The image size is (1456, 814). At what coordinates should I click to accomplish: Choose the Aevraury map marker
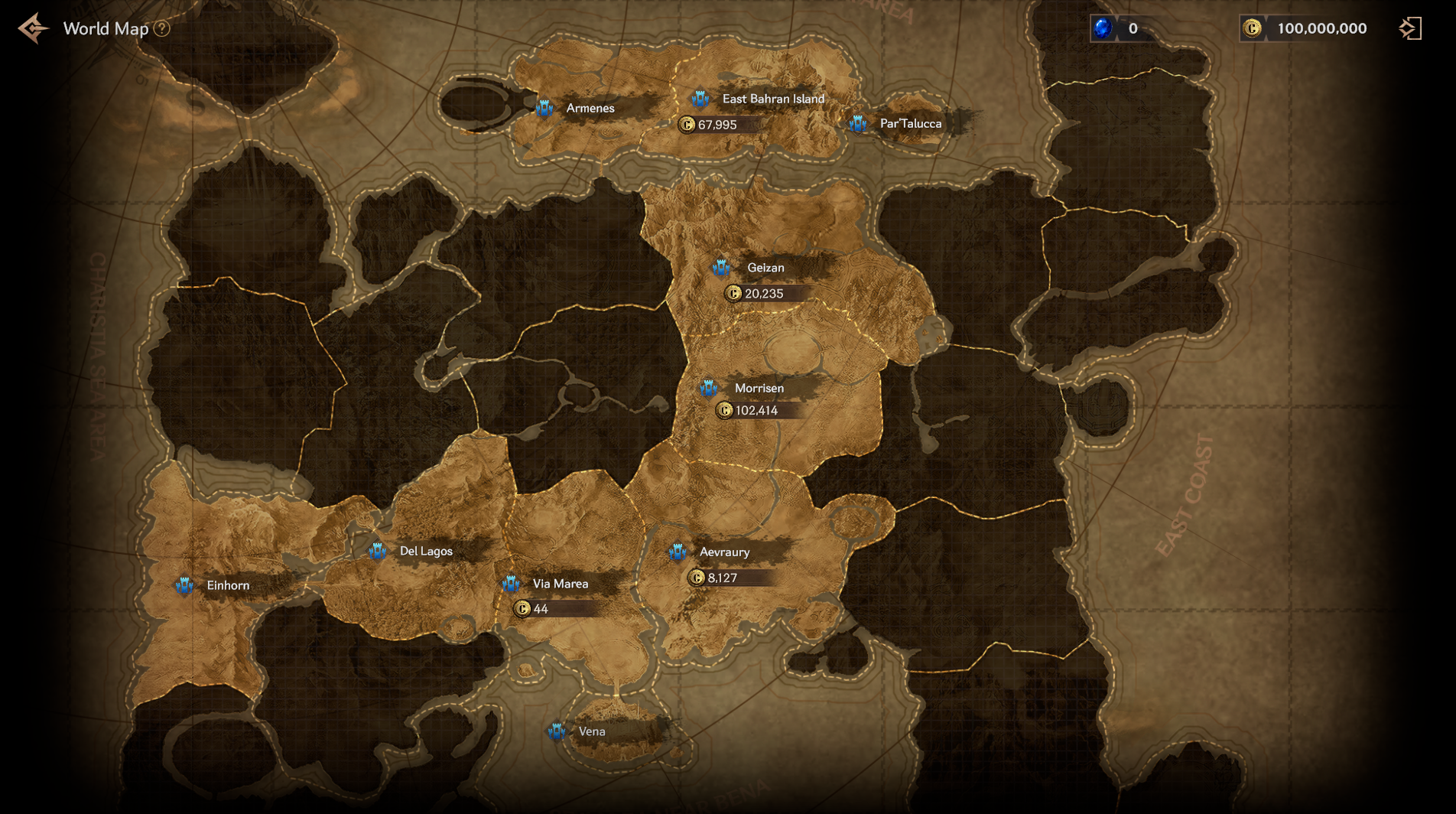[678, 552]
